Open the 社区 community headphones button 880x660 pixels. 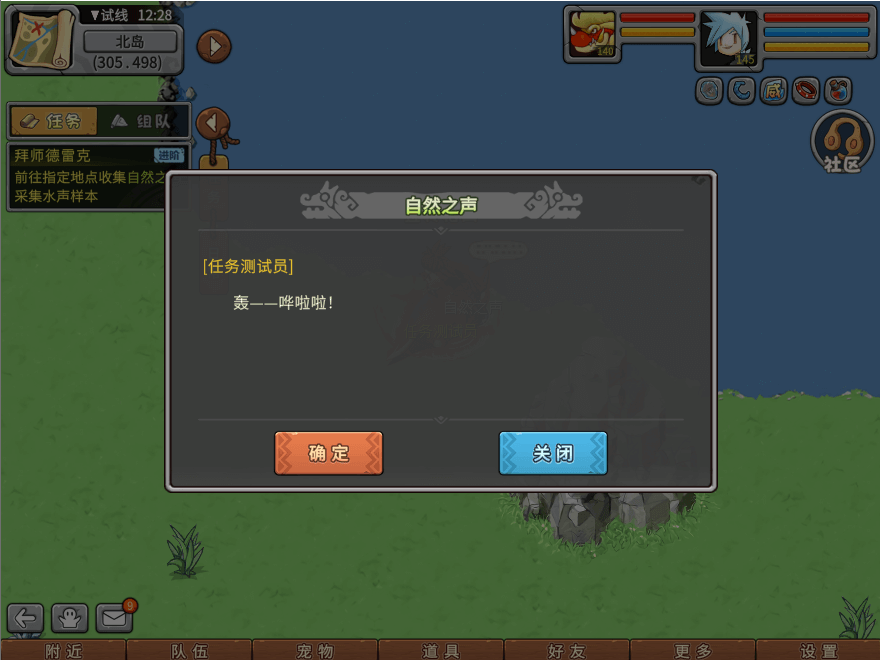click(x=842, y=141)
